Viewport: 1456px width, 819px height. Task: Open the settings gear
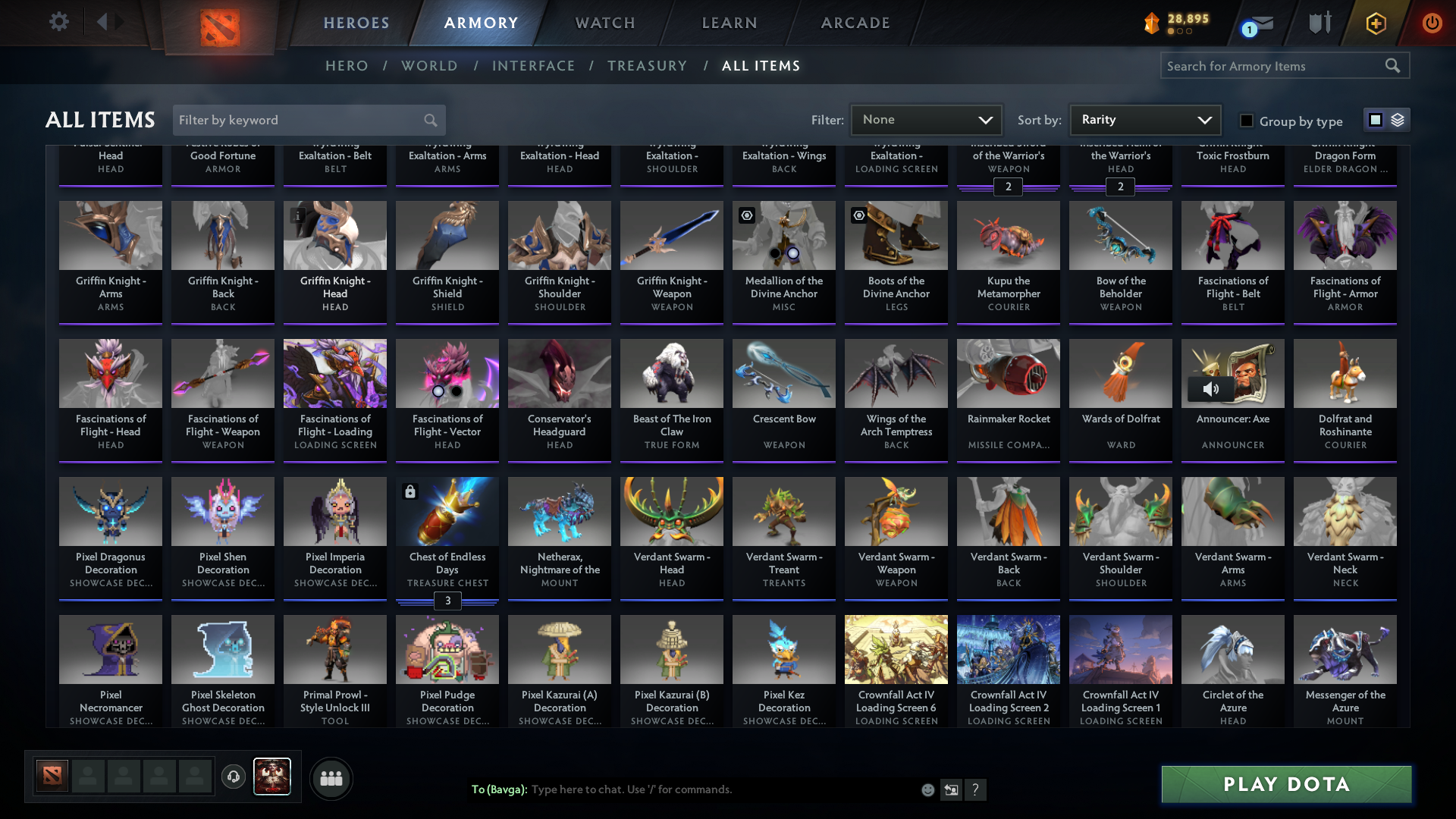coord(59,22)
